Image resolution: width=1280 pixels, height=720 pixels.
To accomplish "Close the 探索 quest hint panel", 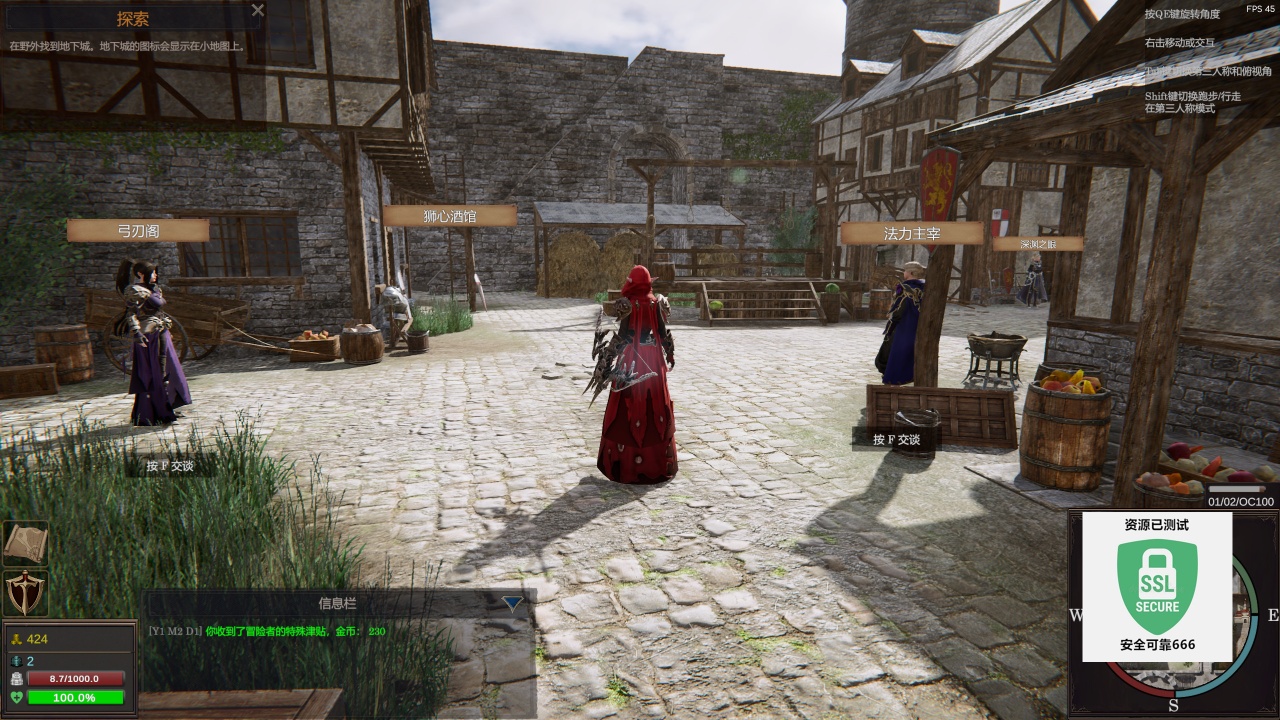I will point(258,10).
